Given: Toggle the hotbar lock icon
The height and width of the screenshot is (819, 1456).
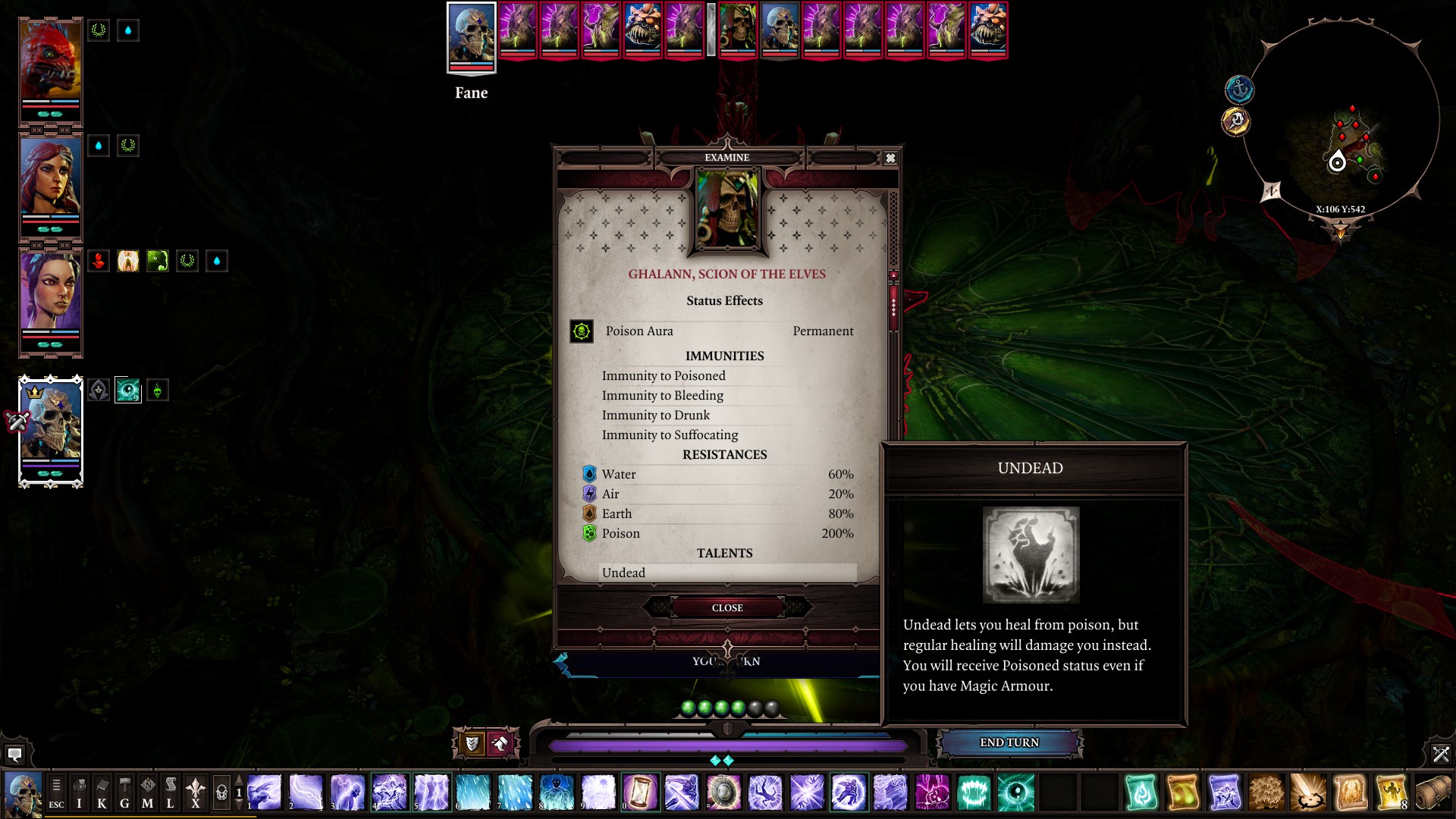Looking at the screenshot, I should (x=221, y=793).
